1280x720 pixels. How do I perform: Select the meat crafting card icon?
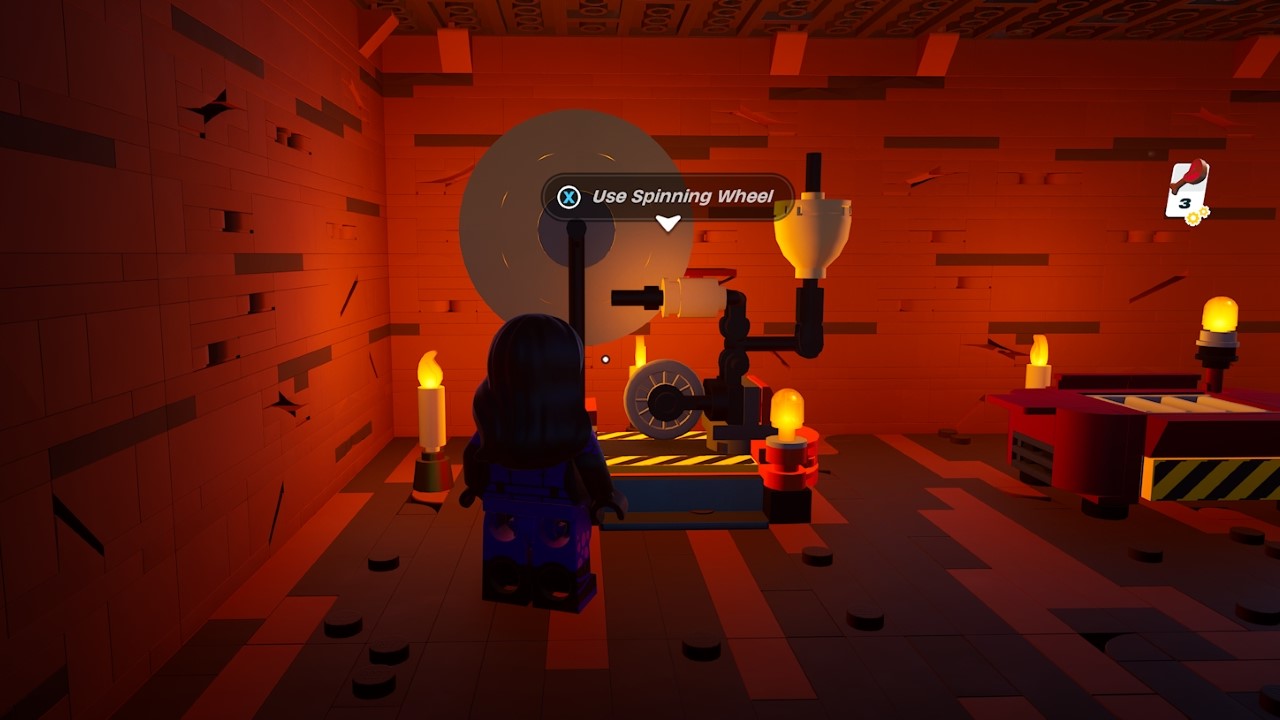[x=1187, y=189]
